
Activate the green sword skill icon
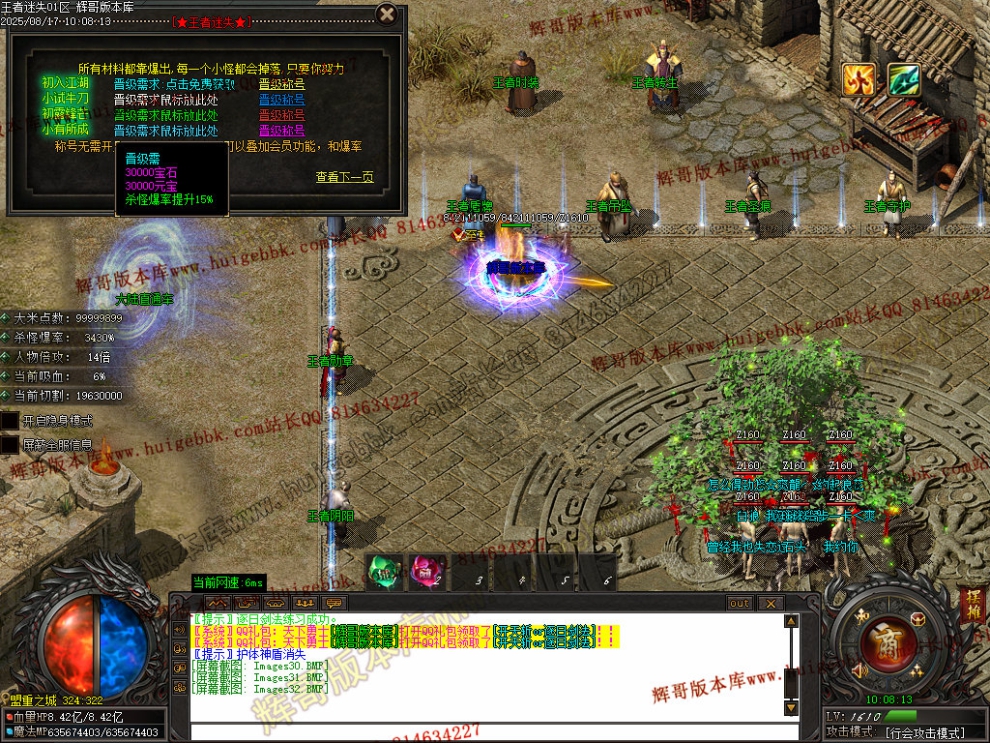[903, 80]
